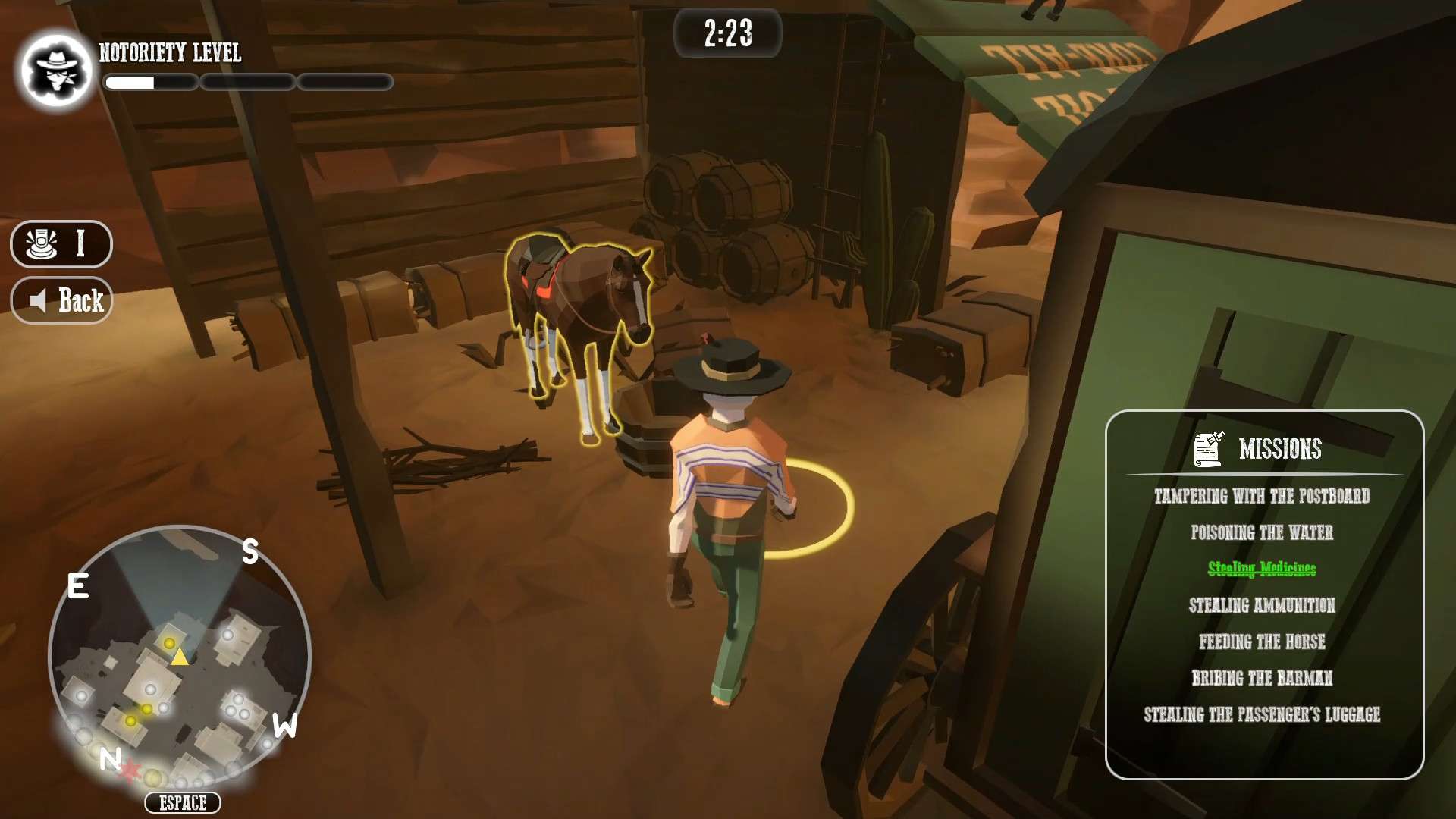Pick the Stealing Ammunition mission
Screen dimensions: 1456x819
(x=1262, y=605)
